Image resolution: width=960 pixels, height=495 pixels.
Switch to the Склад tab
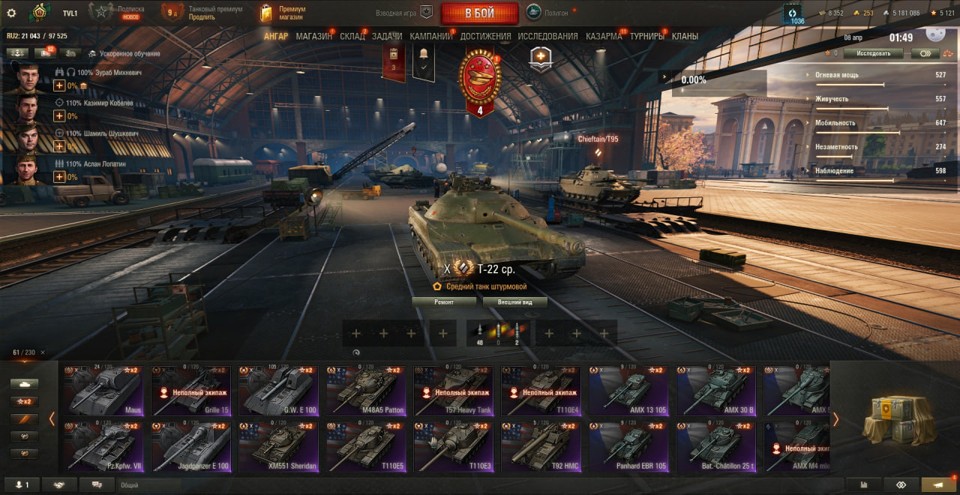(x=352, y=36)
